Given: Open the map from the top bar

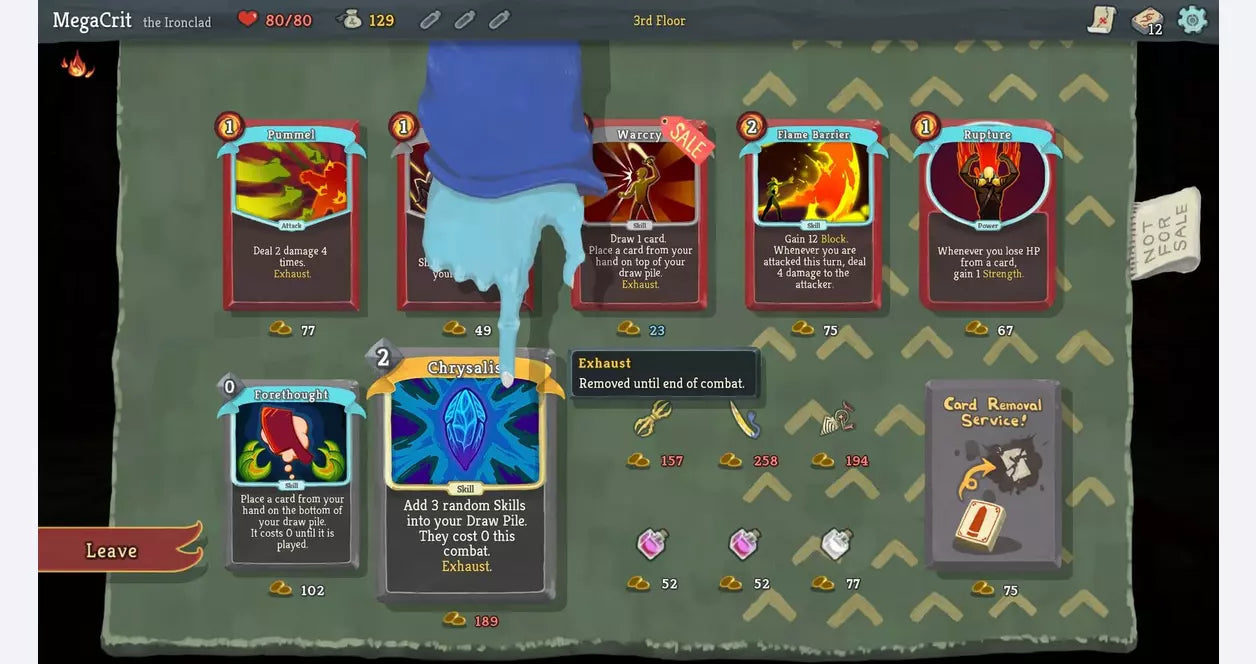Looking at the screenshot, I should point(1101,20).
